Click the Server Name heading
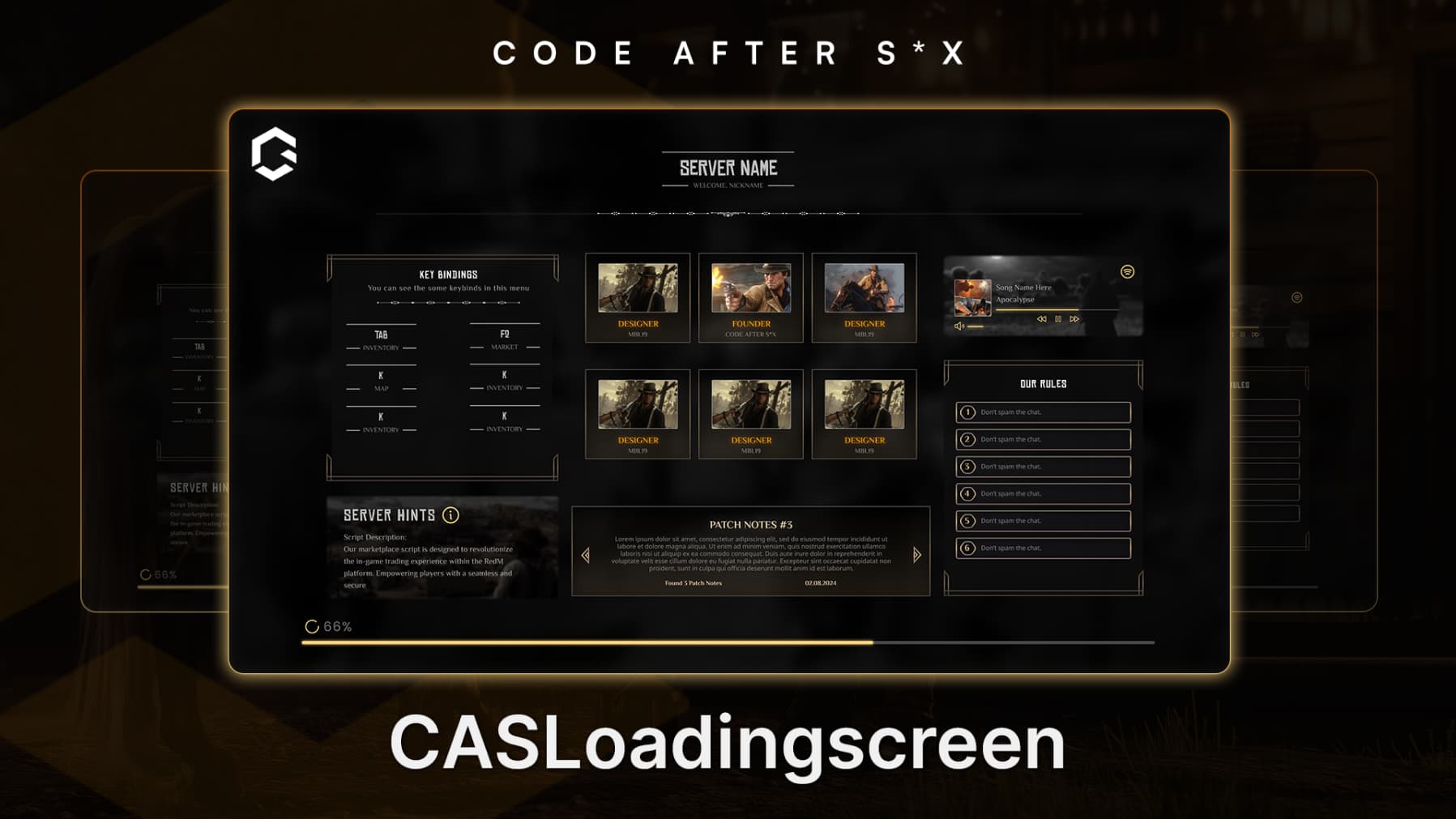1456x819 pixels. [728, 168]
